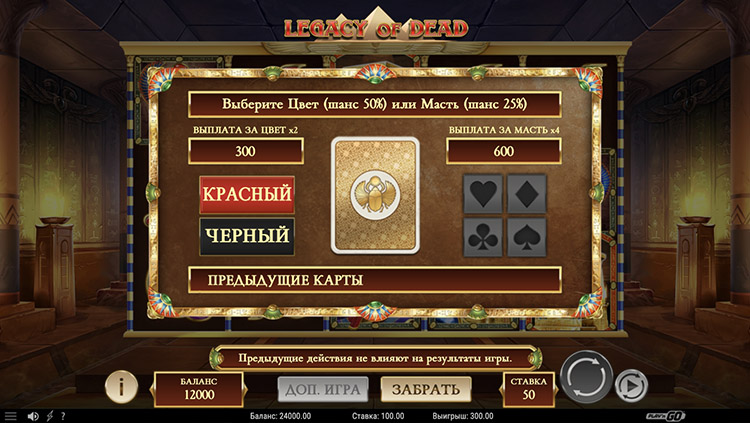Screen dimensions: 750x423
Task: Choose the black color bet ЧЕРНЫЙ
Action: (x=246, y=236)
